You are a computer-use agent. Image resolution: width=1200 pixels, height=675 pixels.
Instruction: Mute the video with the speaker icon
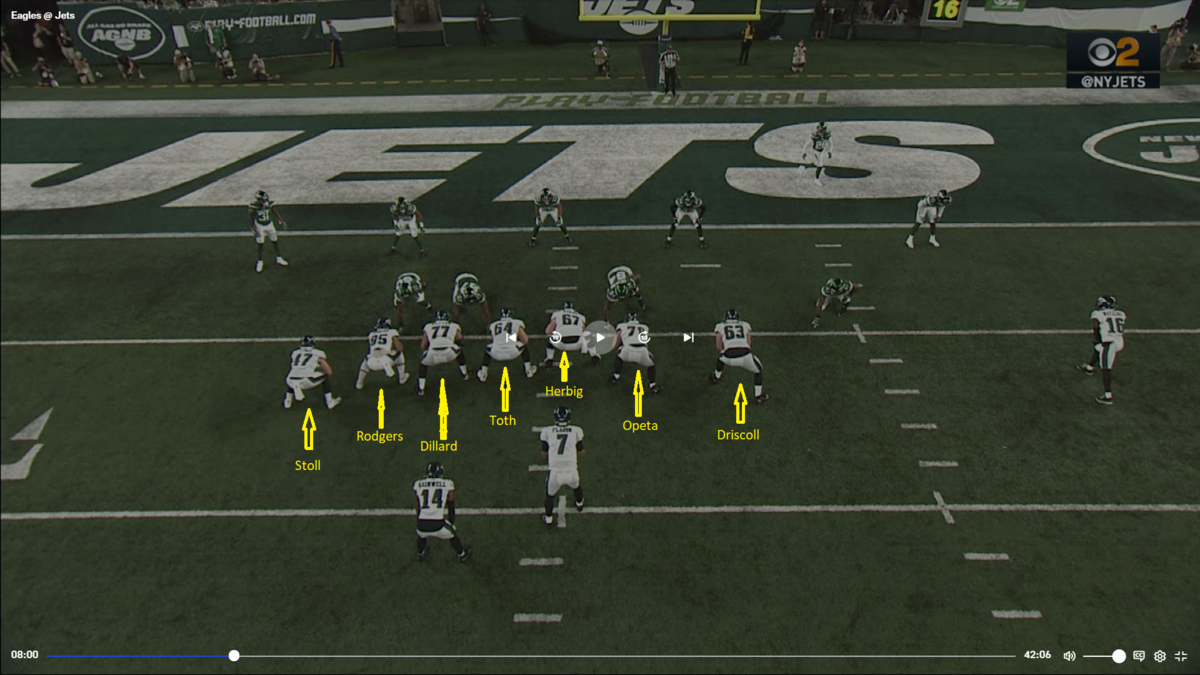pyautogui.click(x=1069, y=656)
